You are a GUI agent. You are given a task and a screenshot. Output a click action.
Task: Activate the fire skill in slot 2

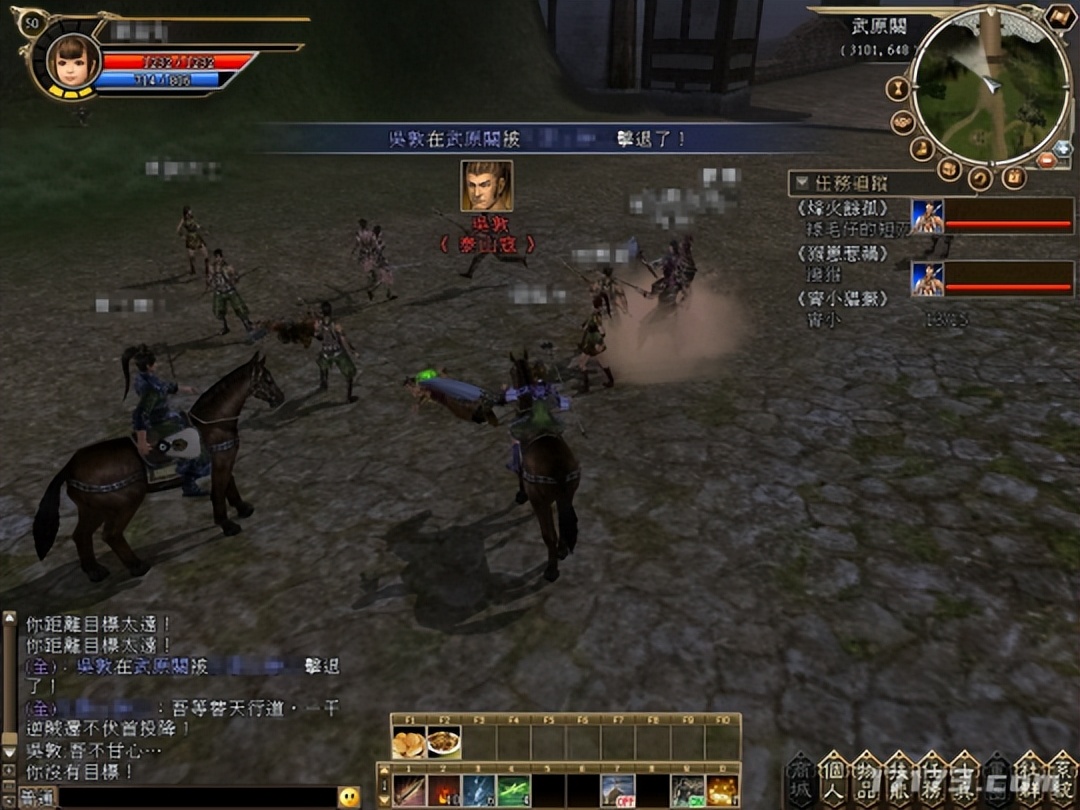[444, 791]
